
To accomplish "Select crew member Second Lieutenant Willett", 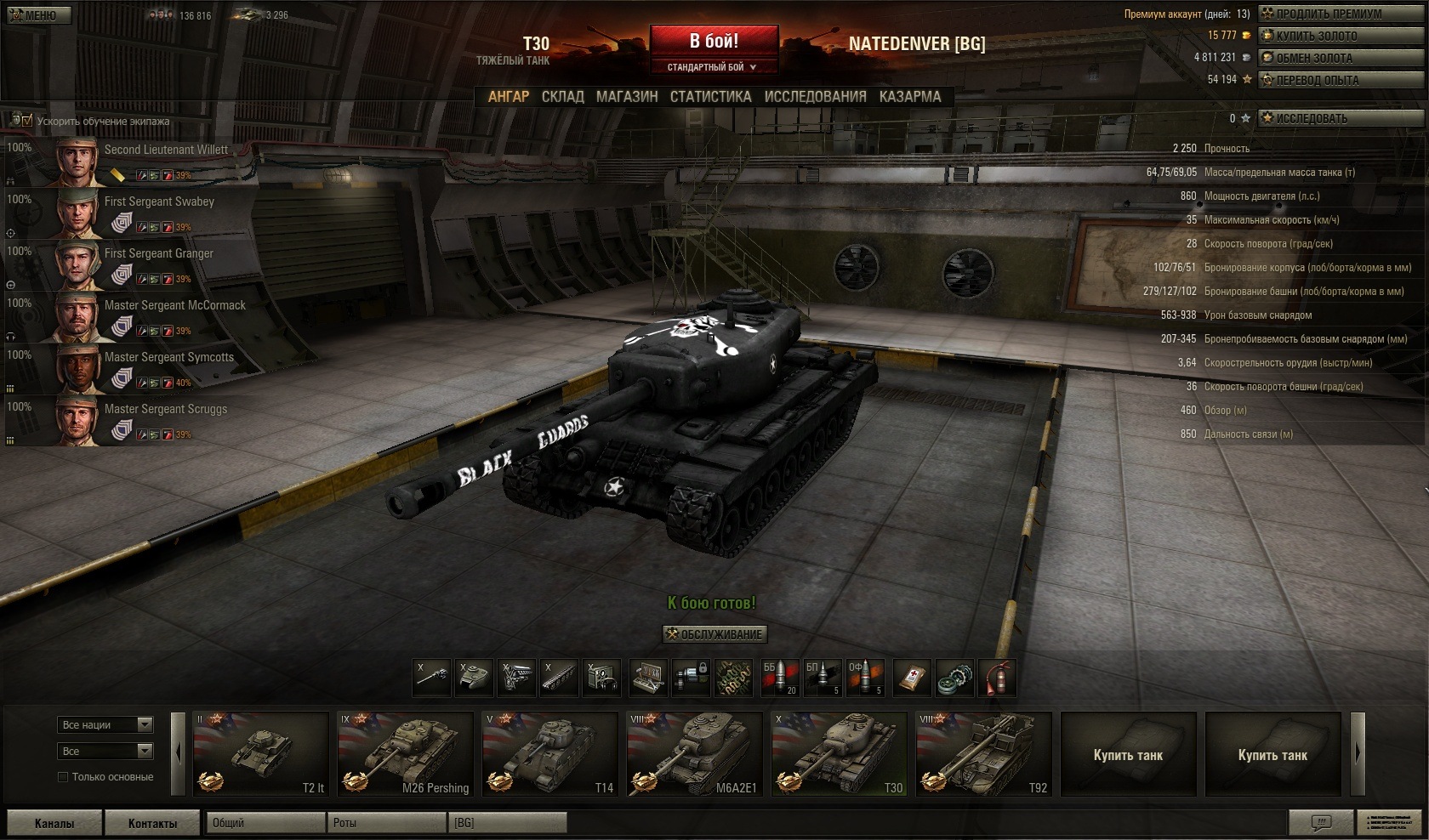I will 166,150.
